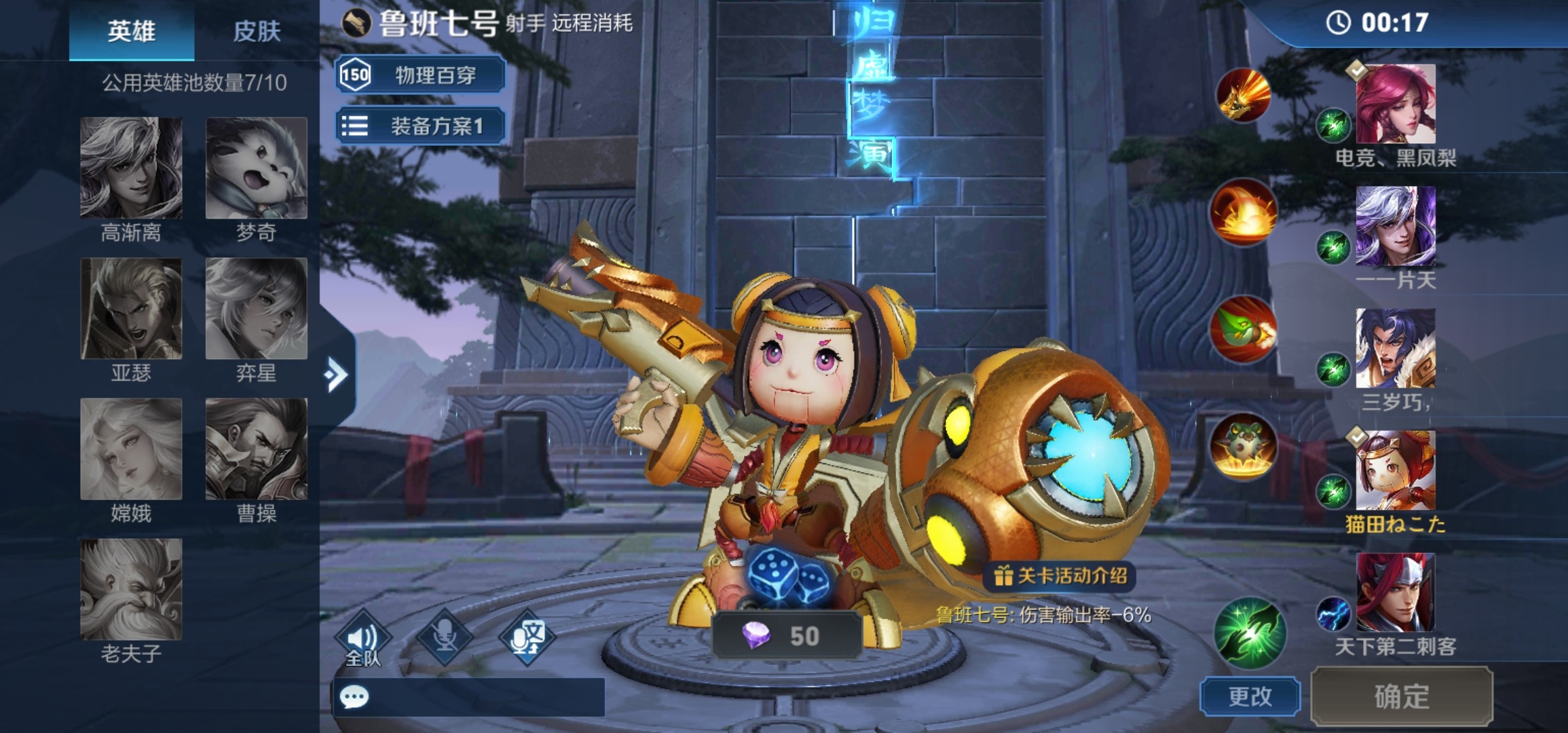
Task: Select the 英雄 hero tab
Action: coord(132,31)
